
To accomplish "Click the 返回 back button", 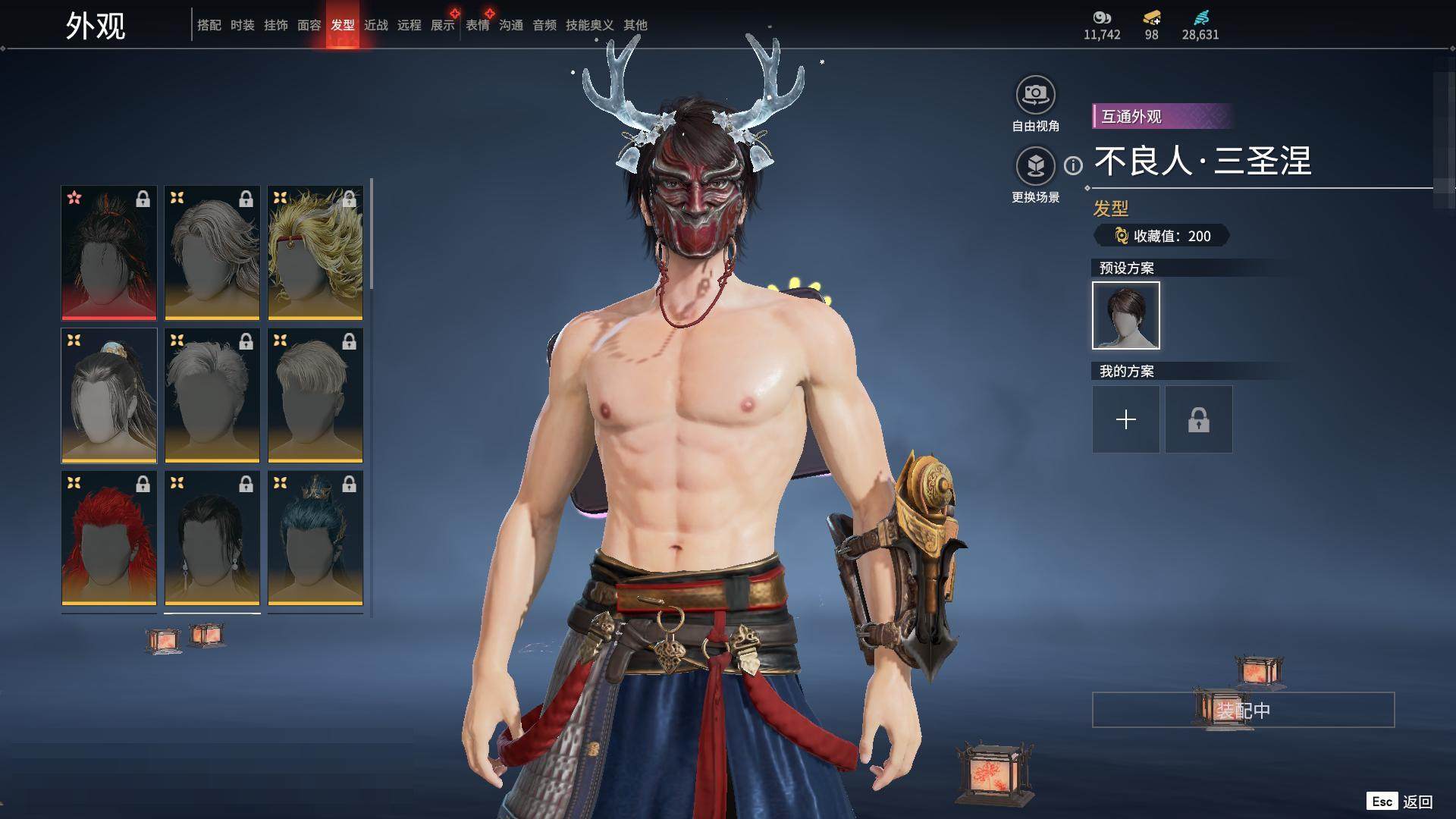I will [1416, 802].
